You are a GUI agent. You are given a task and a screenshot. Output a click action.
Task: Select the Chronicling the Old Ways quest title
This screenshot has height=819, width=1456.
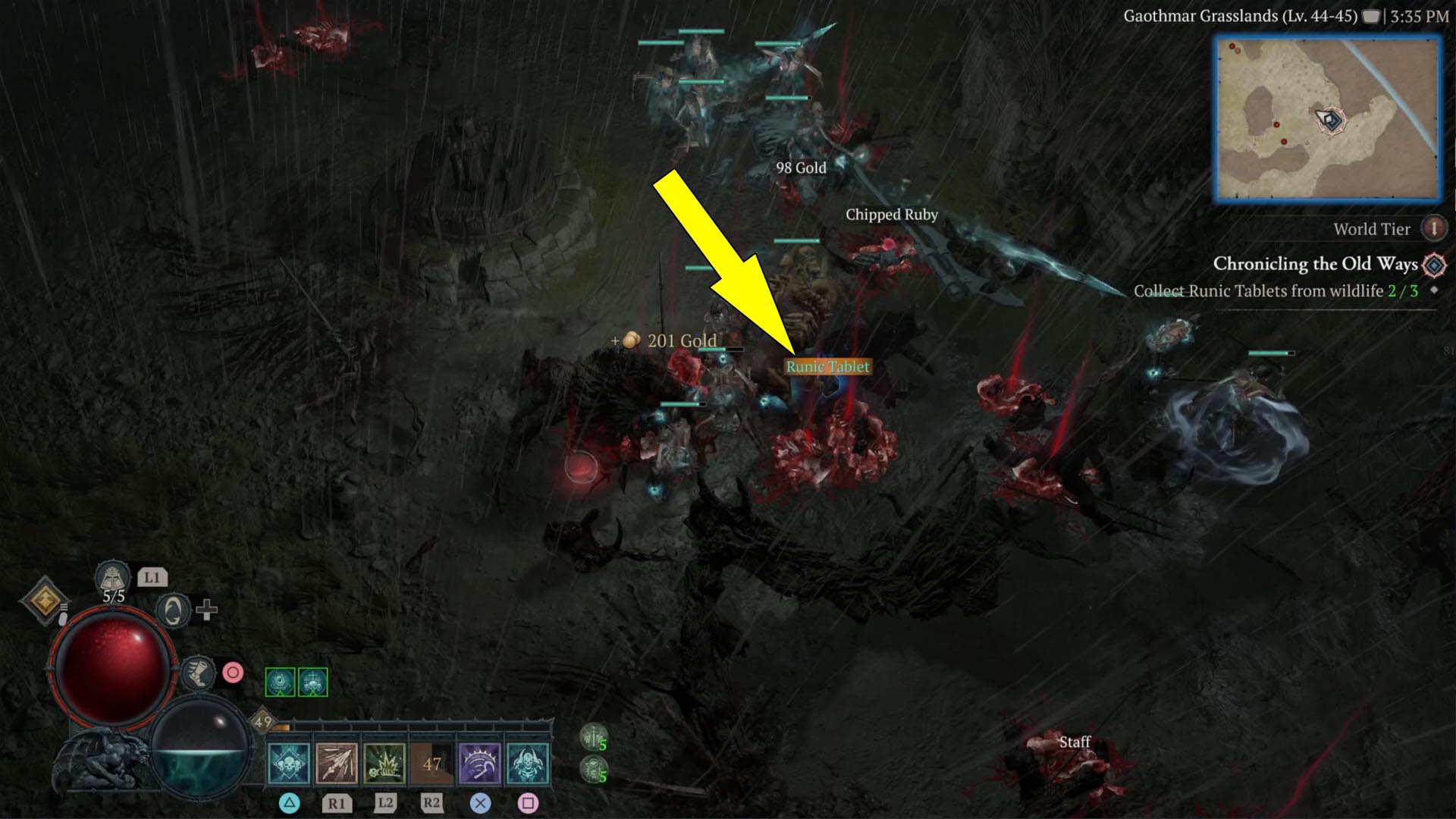tap(1316, 265)
